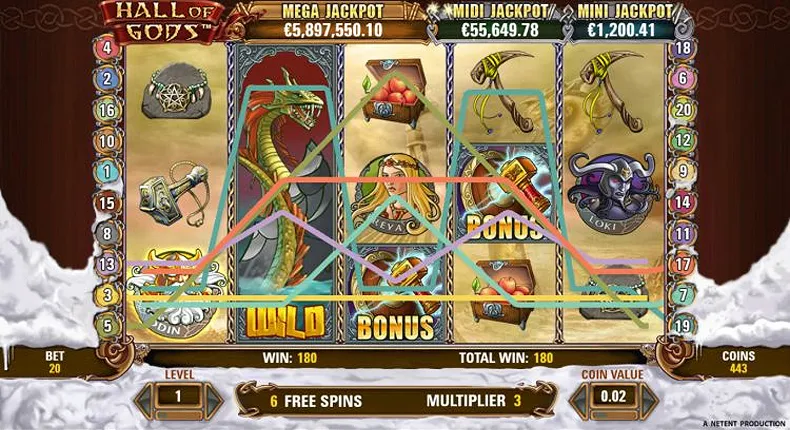Select payline marker number 14
The image size is (790, 430).
click(x=683, y=202)
